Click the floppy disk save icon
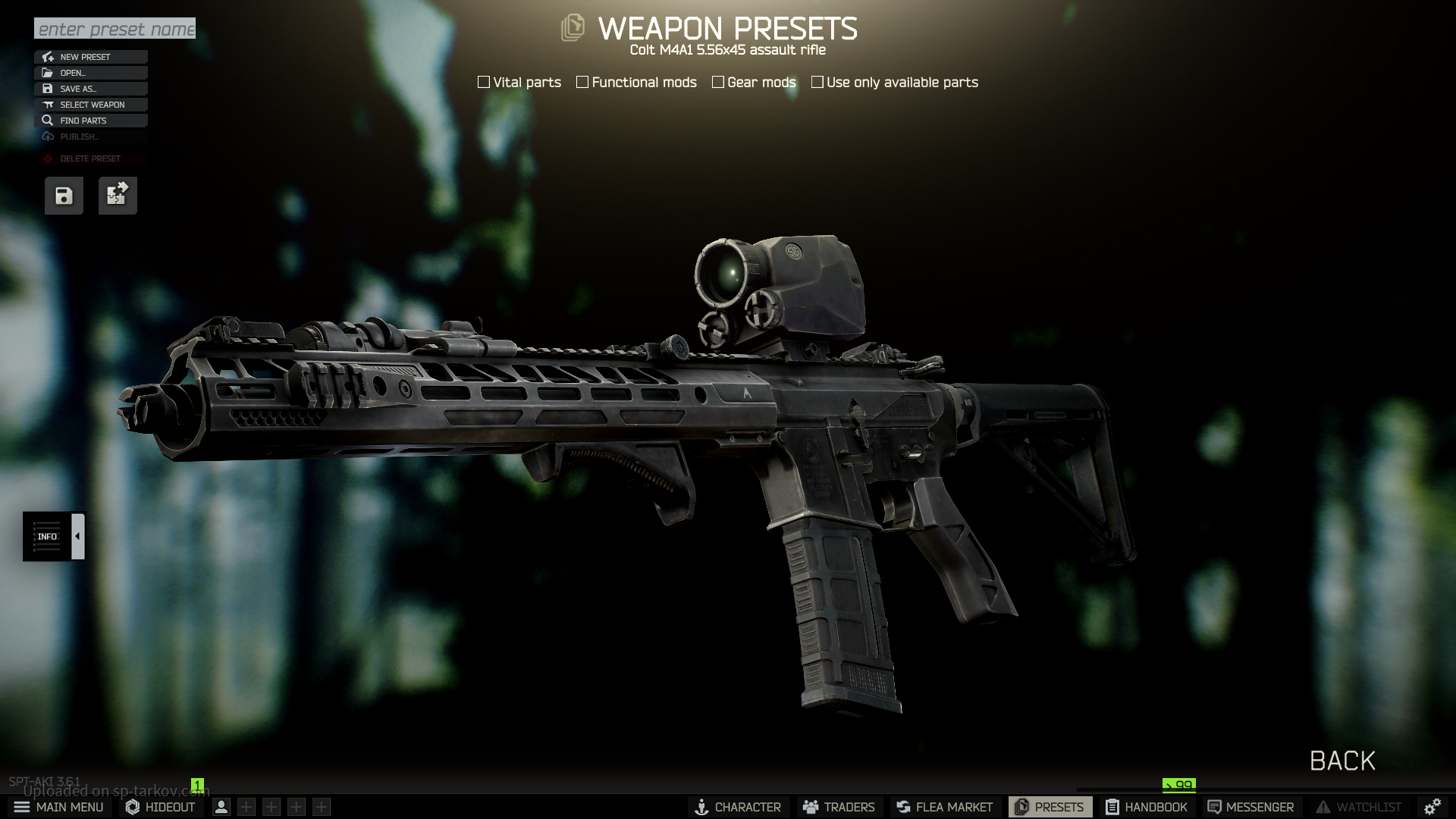The height and width of the screenshot is (819, 1456). [x=64, y=196]
